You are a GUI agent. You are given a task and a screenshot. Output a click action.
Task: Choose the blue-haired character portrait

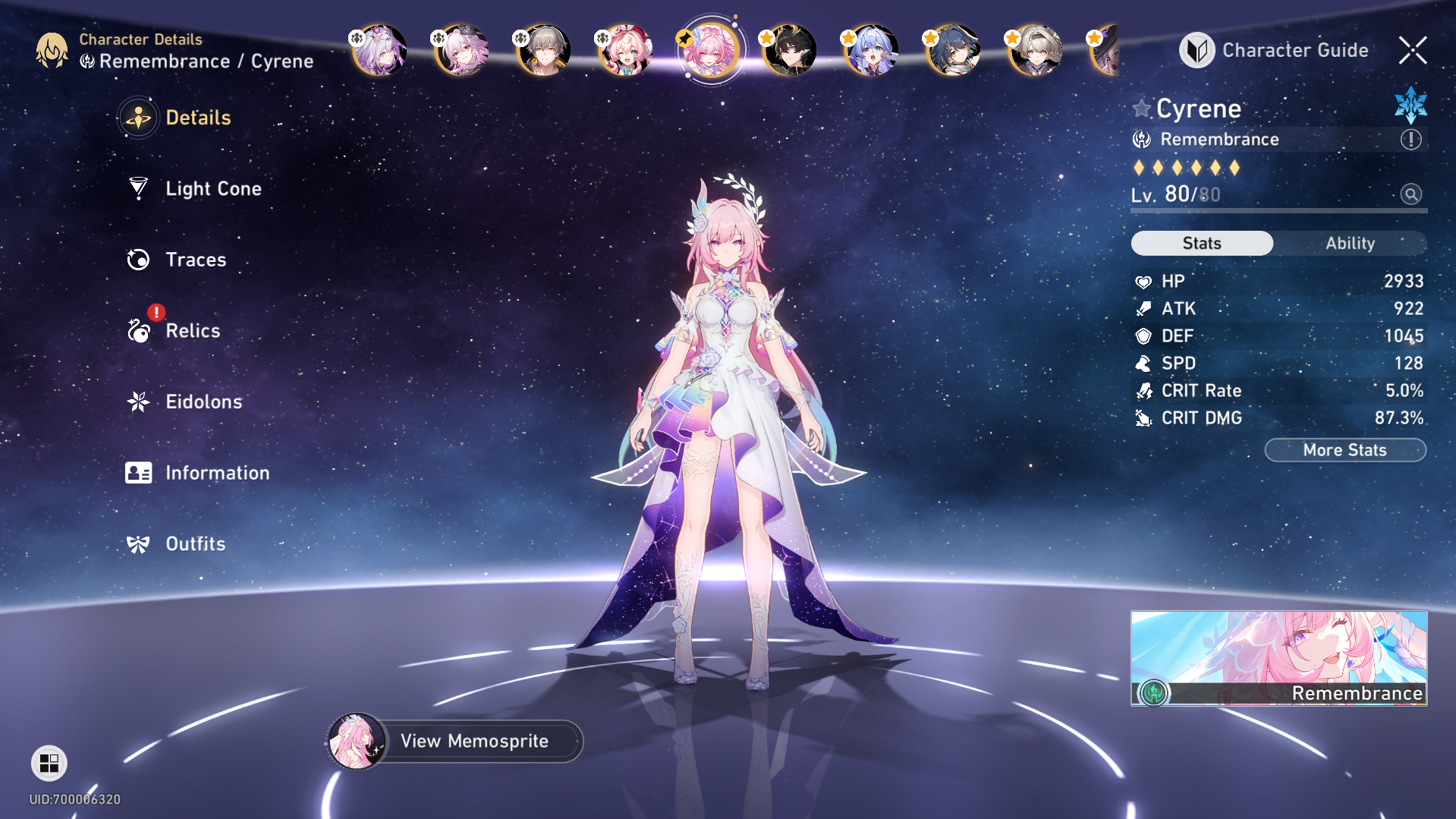[x=873, y=50]
